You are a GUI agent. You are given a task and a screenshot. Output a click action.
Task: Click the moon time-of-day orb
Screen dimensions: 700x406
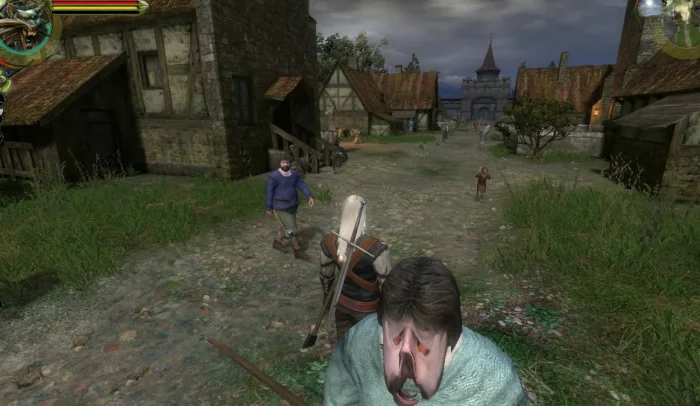(x=651, y=8)
